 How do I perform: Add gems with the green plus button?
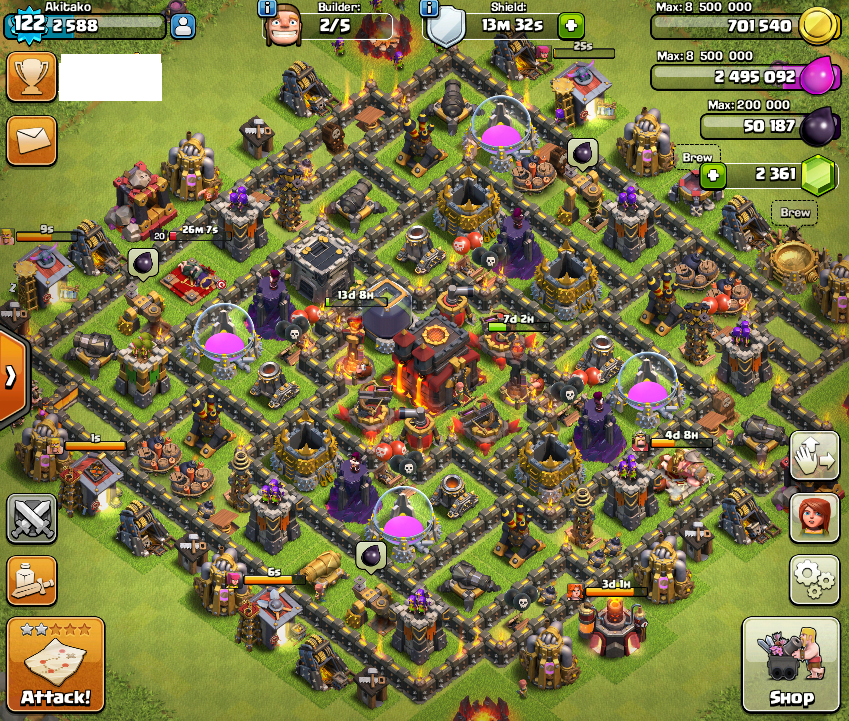coord(713,176)
